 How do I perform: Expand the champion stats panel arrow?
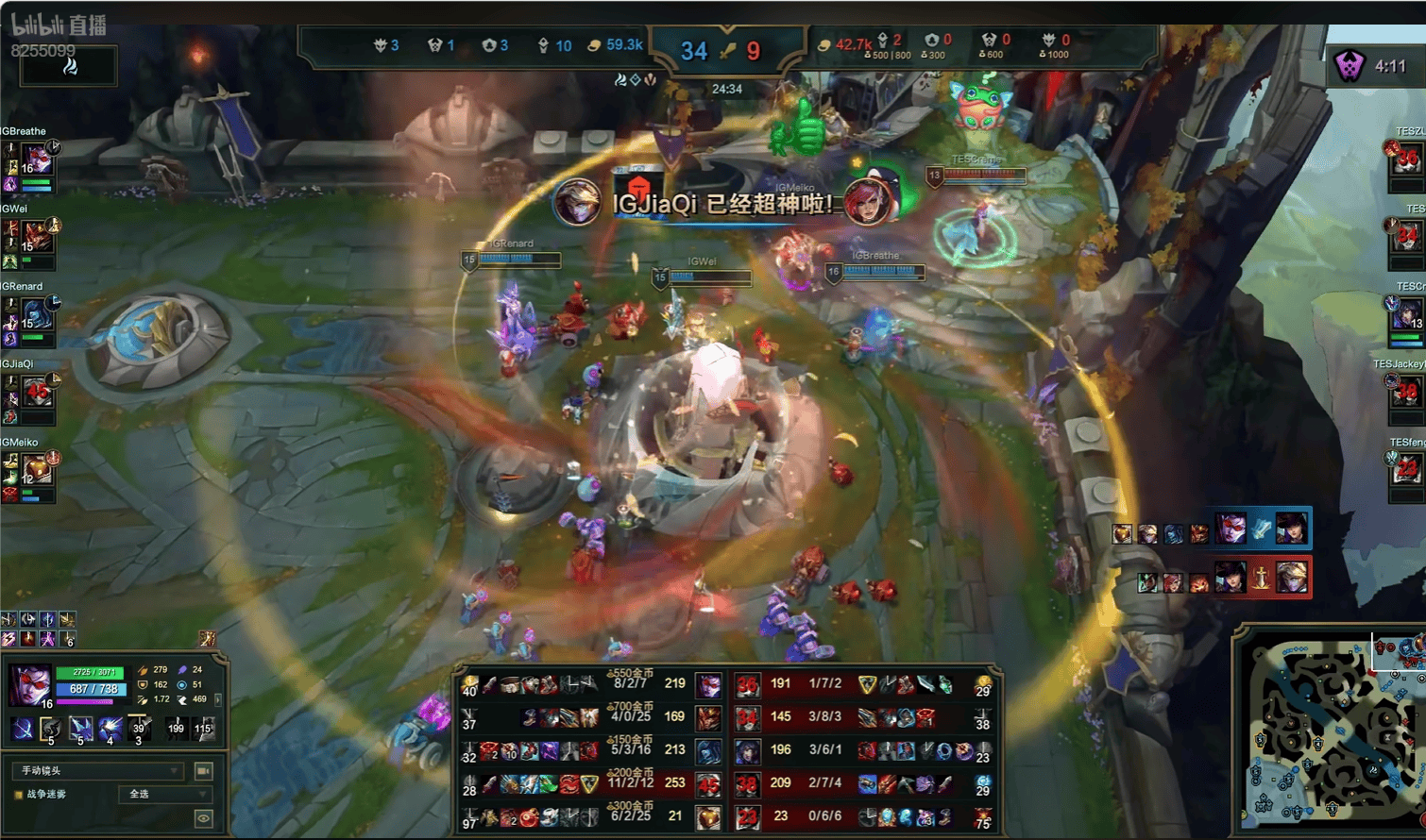[x=218, y=699]
